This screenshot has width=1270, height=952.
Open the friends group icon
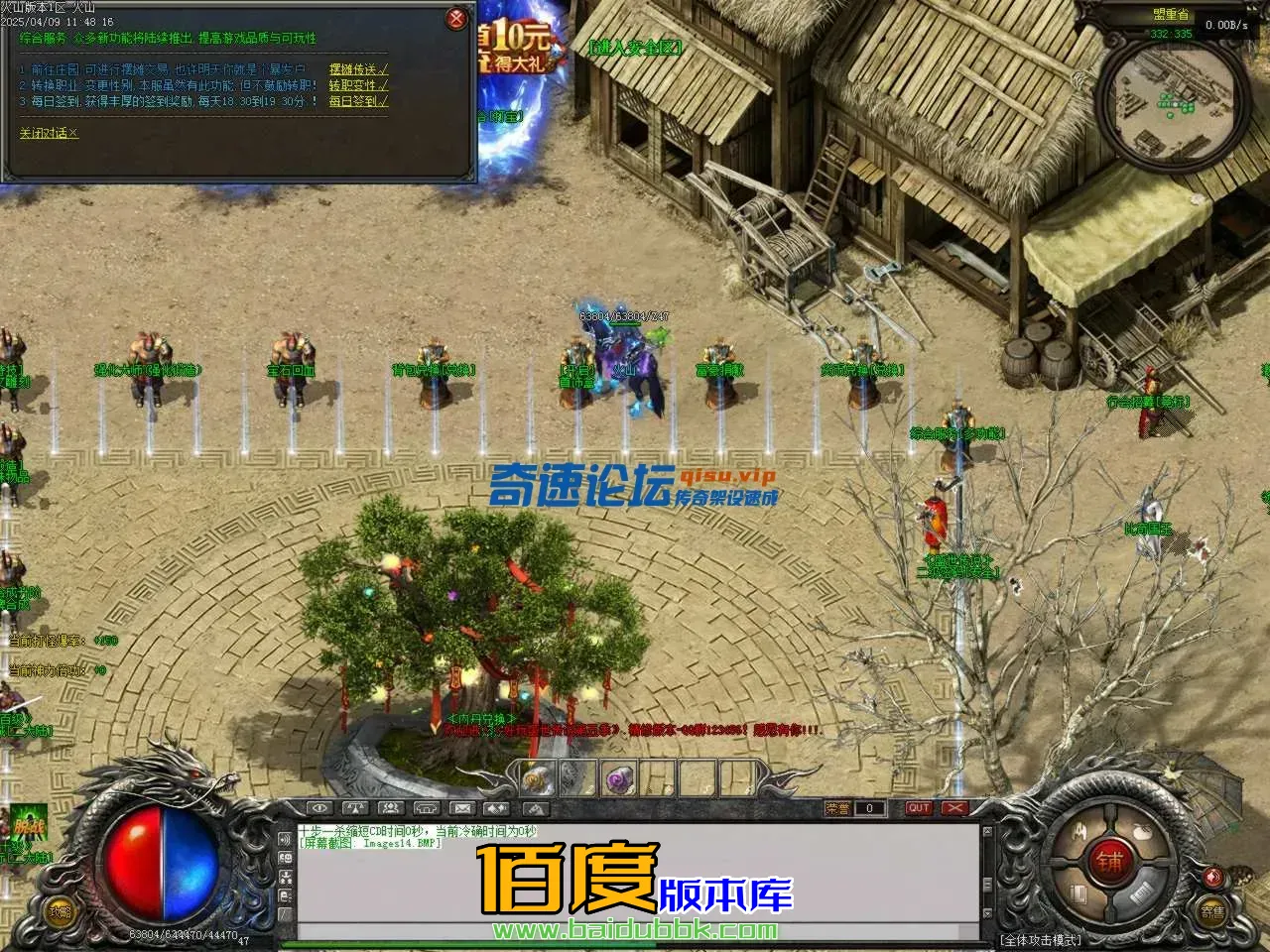pyautogui.click(x=390, y=807)
